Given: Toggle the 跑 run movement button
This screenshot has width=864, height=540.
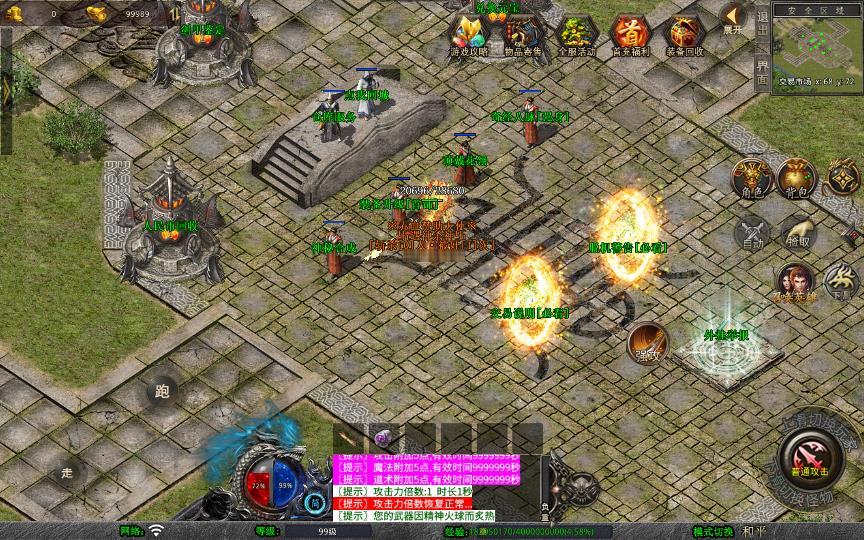Looking at the screenshot, I should 163,392.
